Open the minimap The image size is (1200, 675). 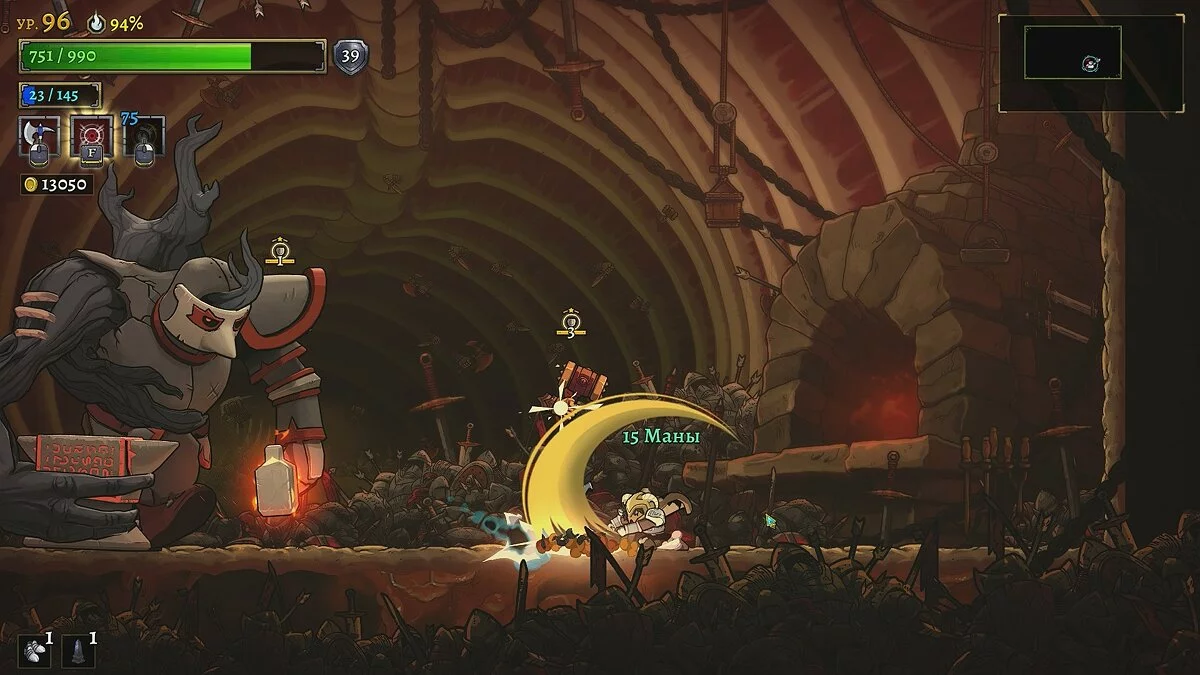tap(1090, 62)
